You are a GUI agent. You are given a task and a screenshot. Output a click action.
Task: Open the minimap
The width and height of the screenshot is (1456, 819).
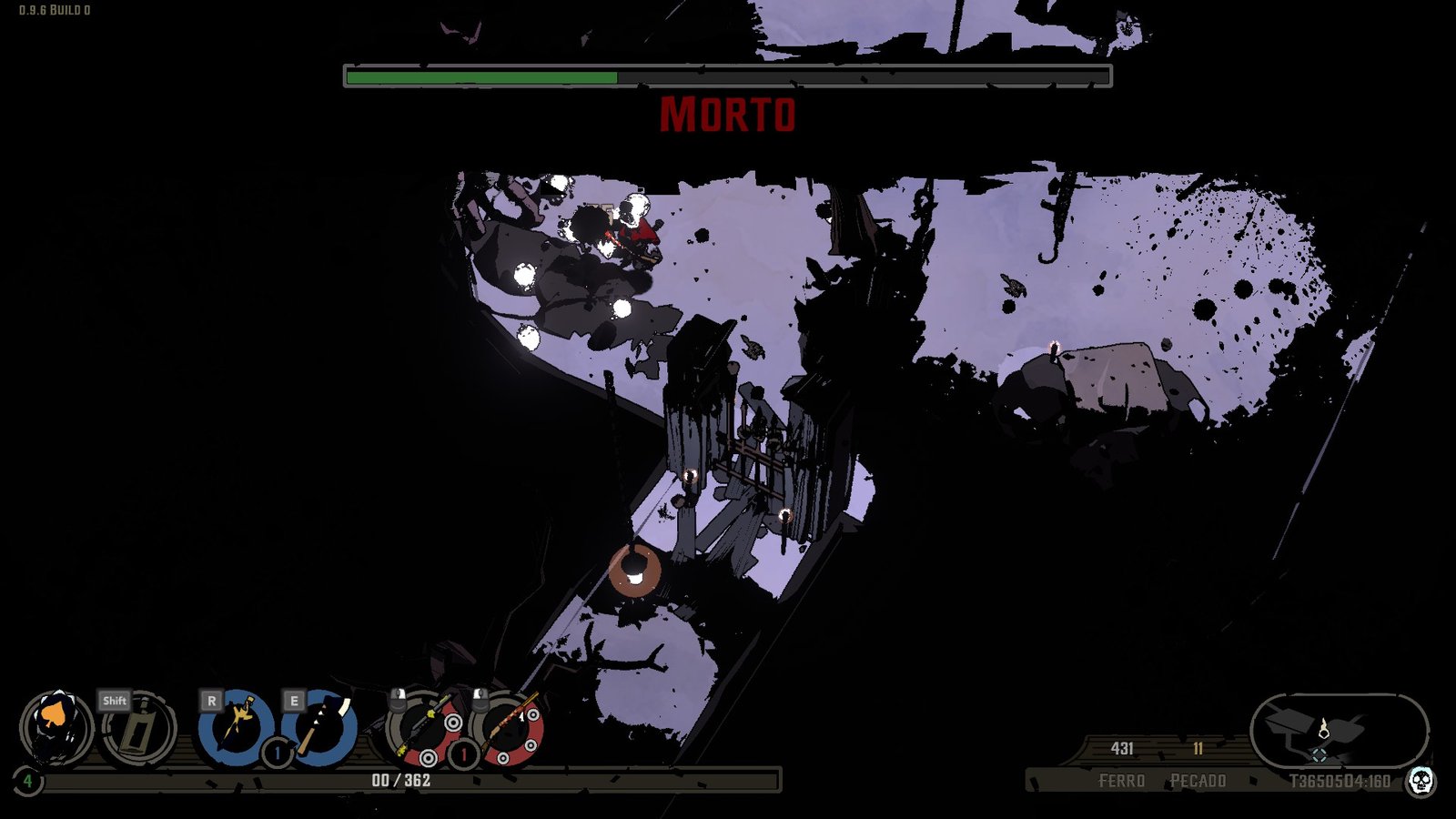tap(1338, 730)
